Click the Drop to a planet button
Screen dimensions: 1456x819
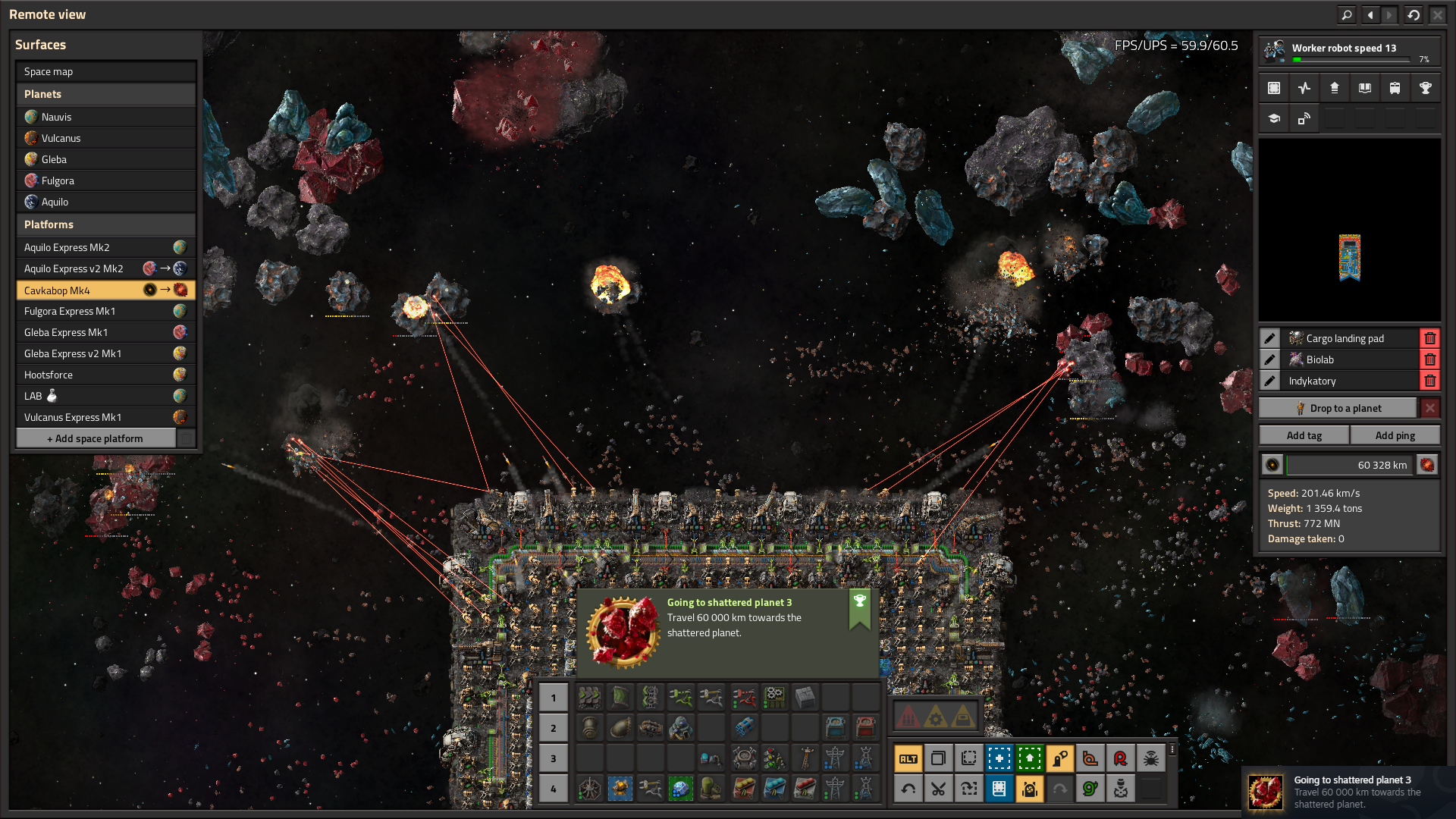(x=1338, y=408)
